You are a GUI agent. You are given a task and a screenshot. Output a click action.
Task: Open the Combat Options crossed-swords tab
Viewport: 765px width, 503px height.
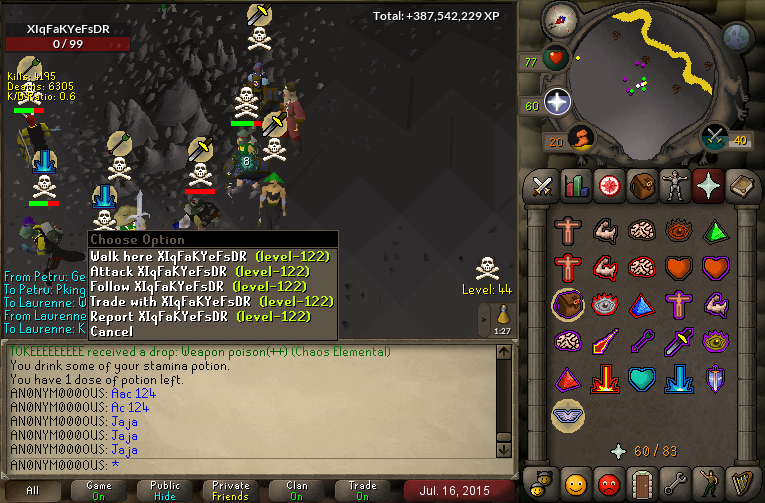[543, 186]
